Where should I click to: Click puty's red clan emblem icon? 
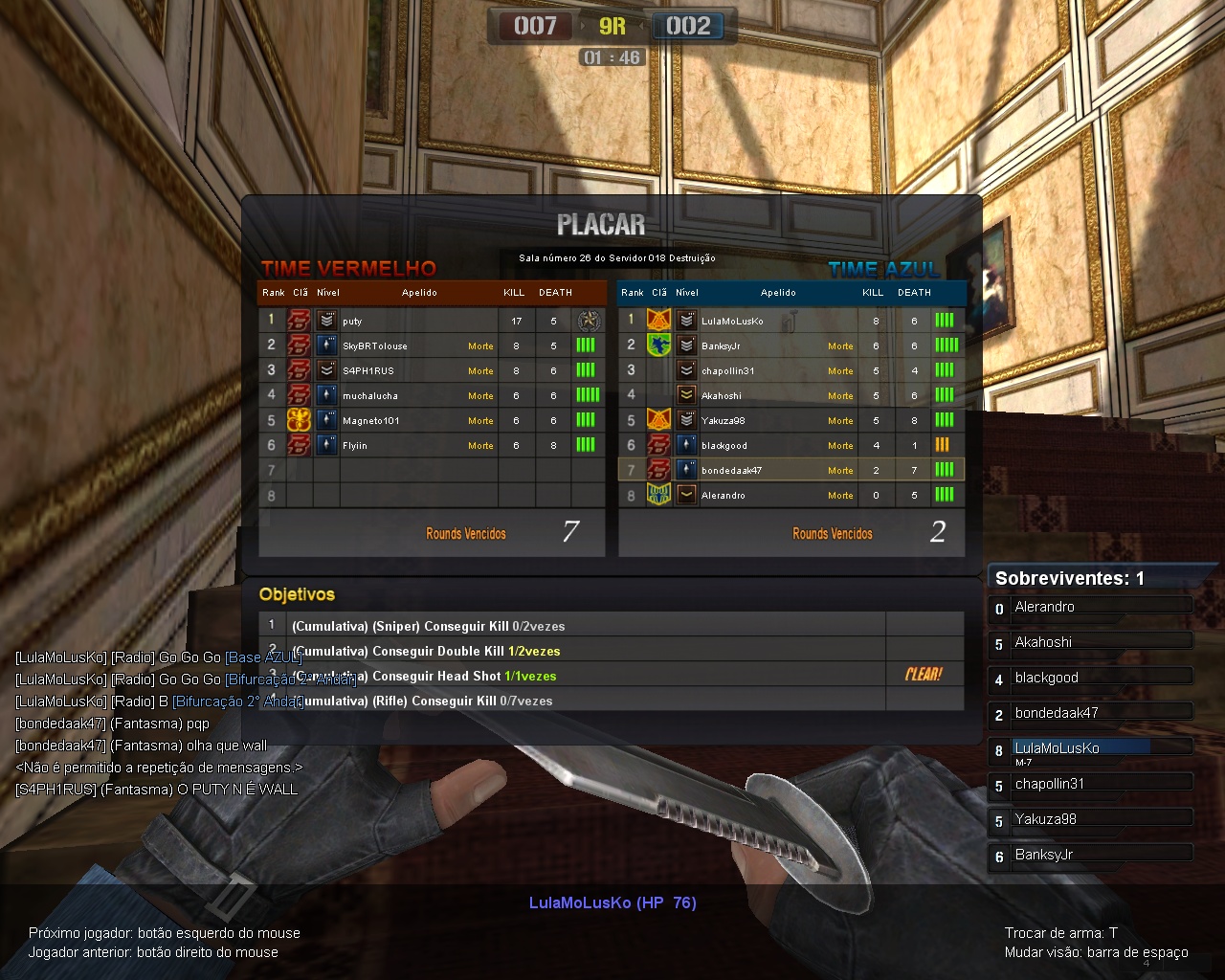(301, 321)
